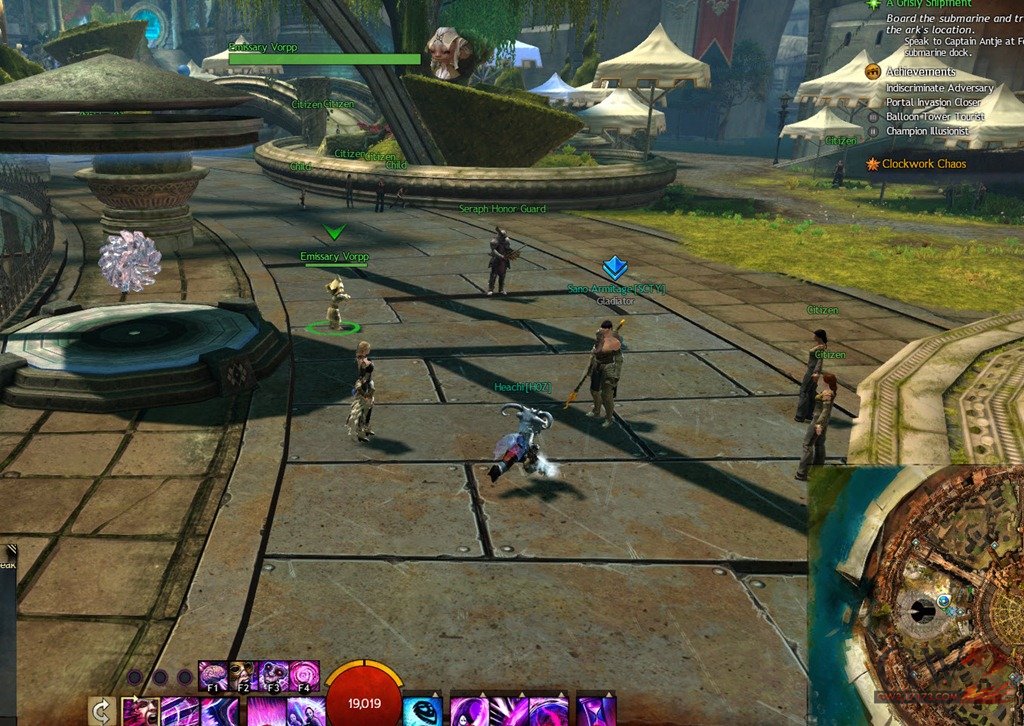Use the blue mask healing skill
Screen dimensions: 1024x726
(422, 710)
